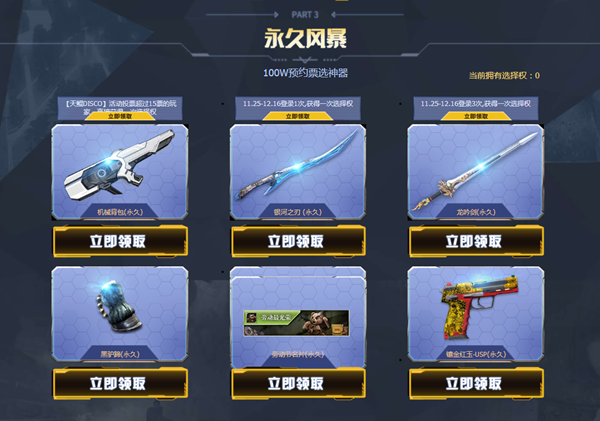Select the 银河之刃 blade item card
The height and width of the screenshot is (421, 600).
click(296, 170)
